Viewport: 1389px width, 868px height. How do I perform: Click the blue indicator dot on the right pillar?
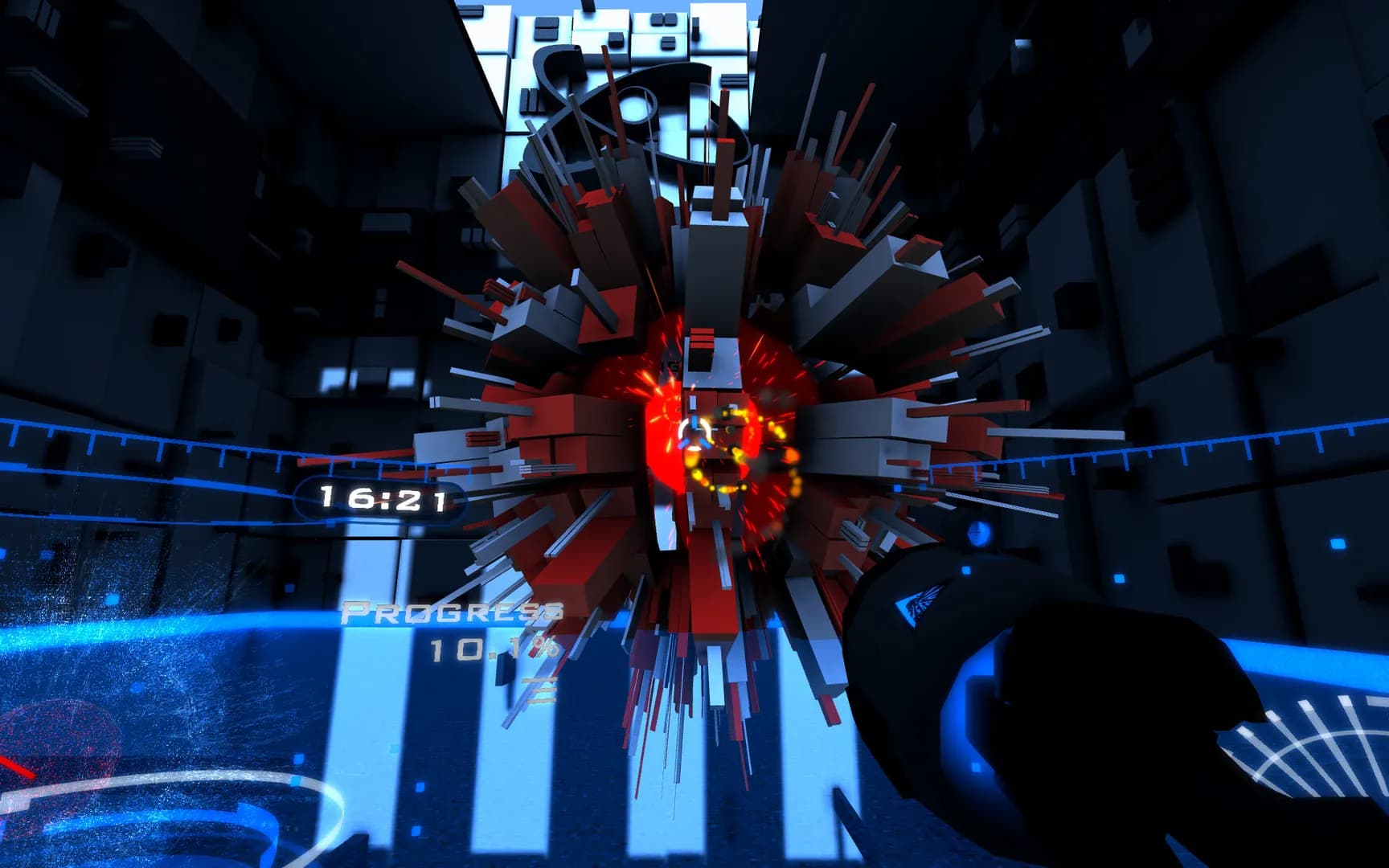(977, 532)
